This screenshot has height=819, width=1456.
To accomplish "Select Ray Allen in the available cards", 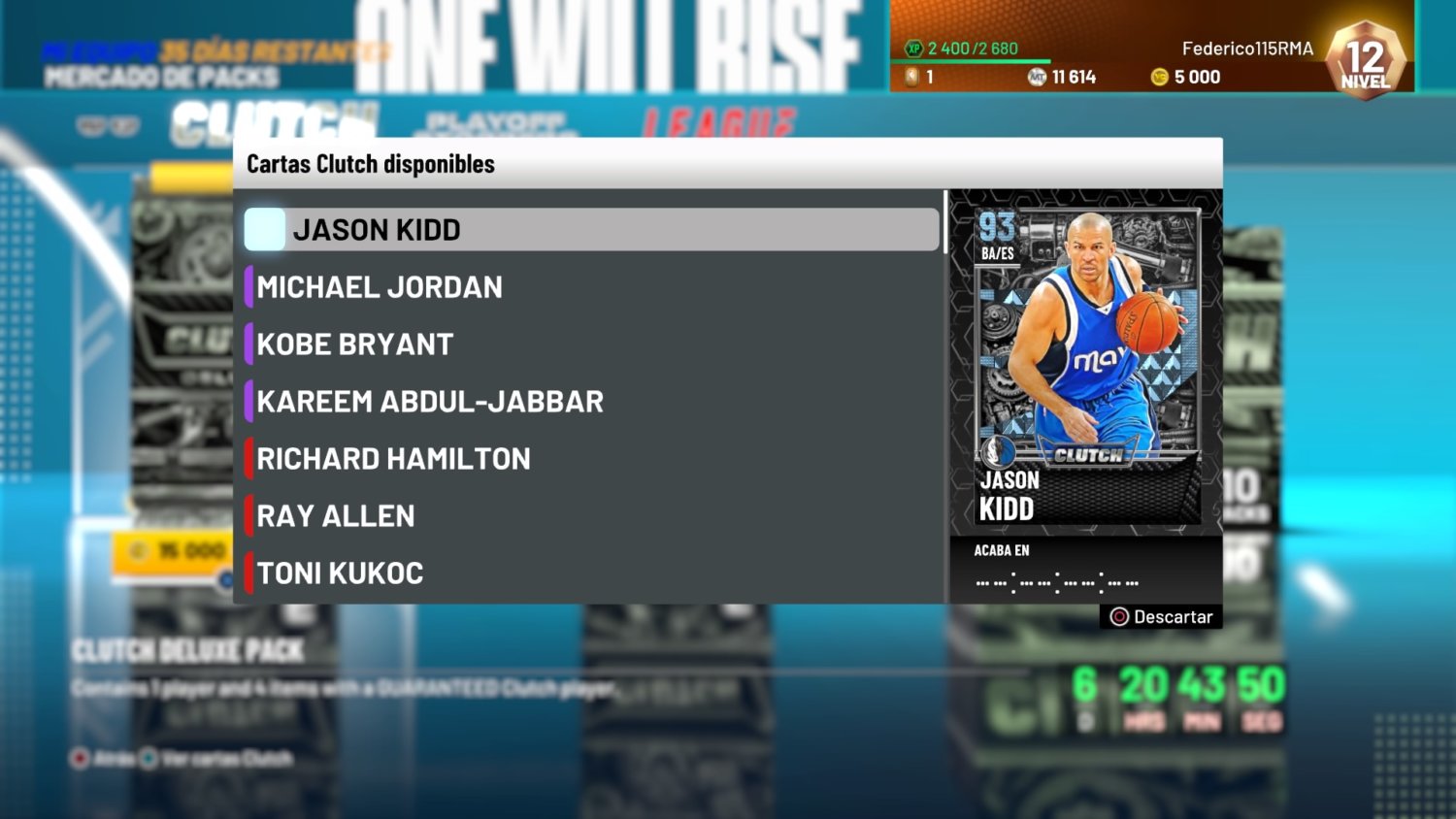I will click(335, 515).
